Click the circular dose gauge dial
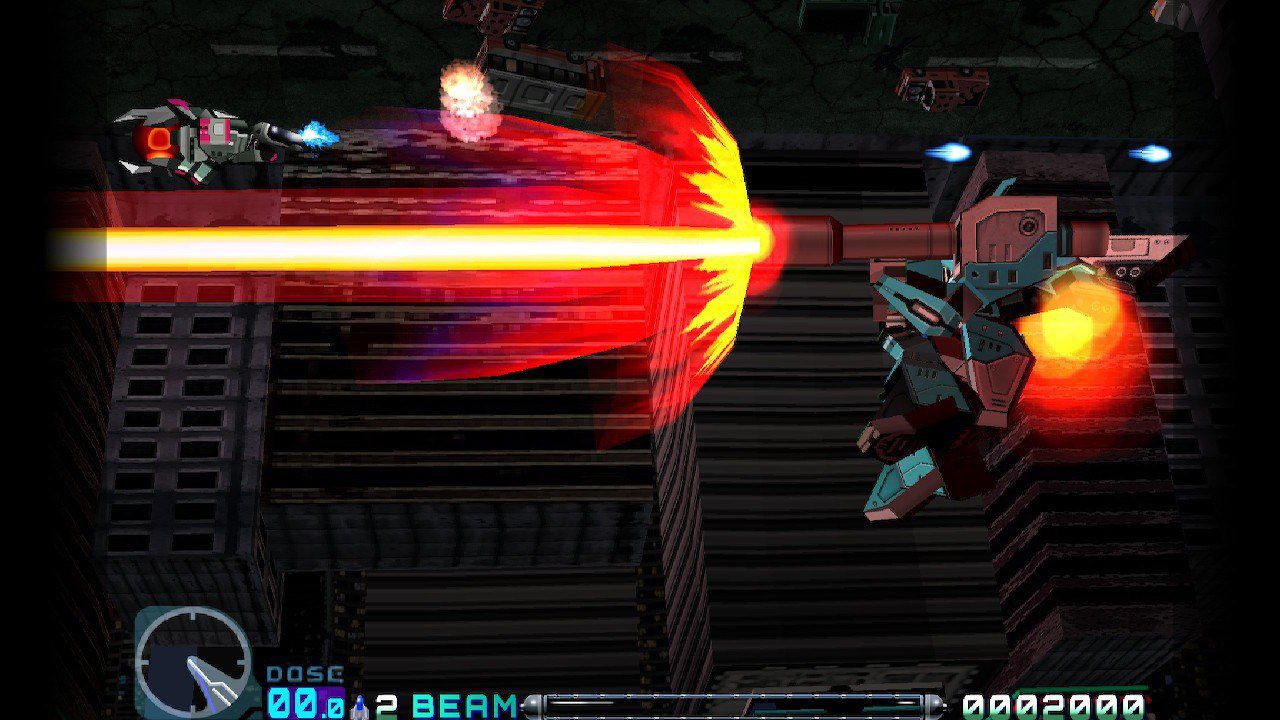1280x720 pixels. (193, 663)
